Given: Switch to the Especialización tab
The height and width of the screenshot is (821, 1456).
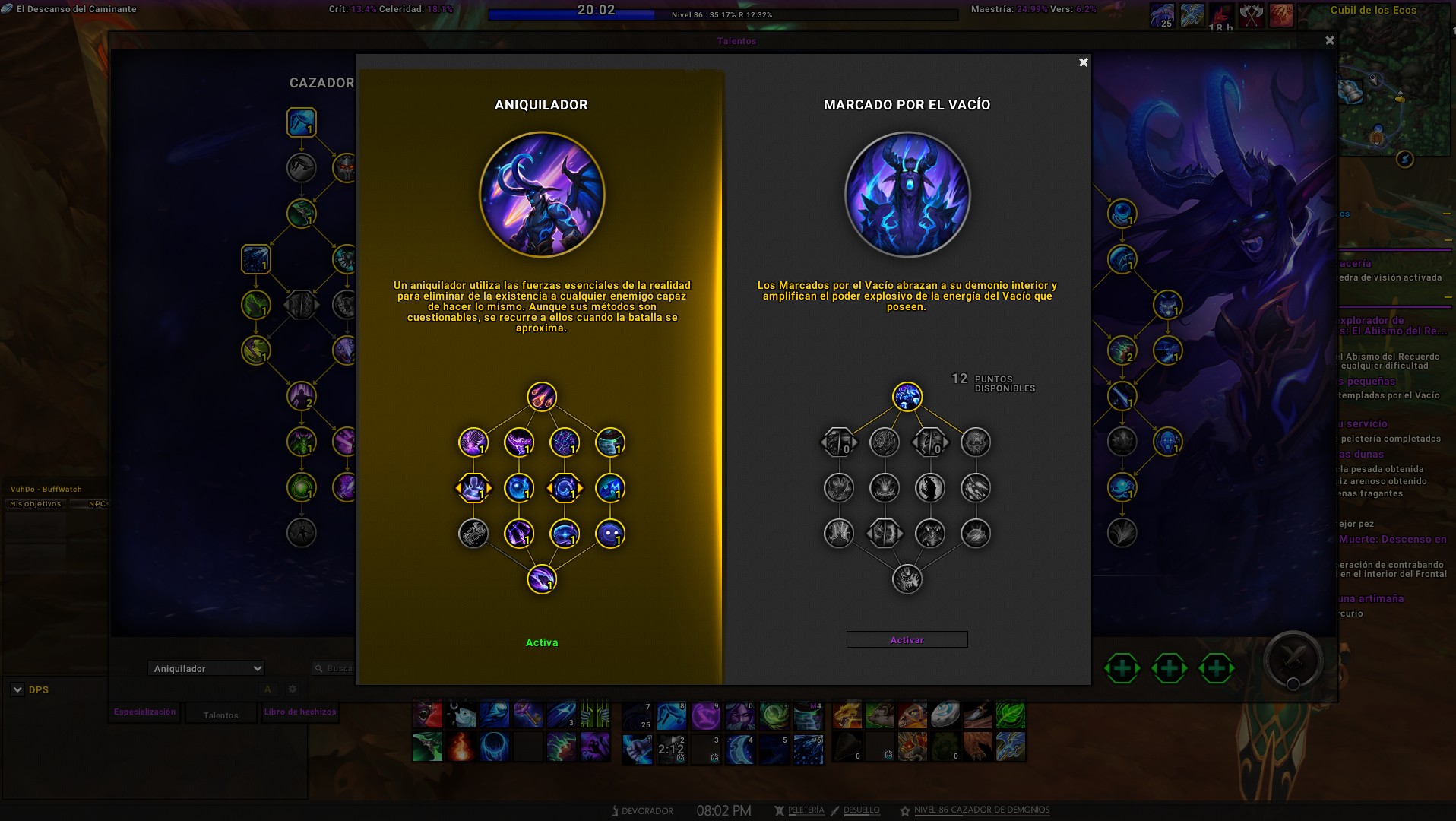Looking at the screenshot, I should coord(144,712).
